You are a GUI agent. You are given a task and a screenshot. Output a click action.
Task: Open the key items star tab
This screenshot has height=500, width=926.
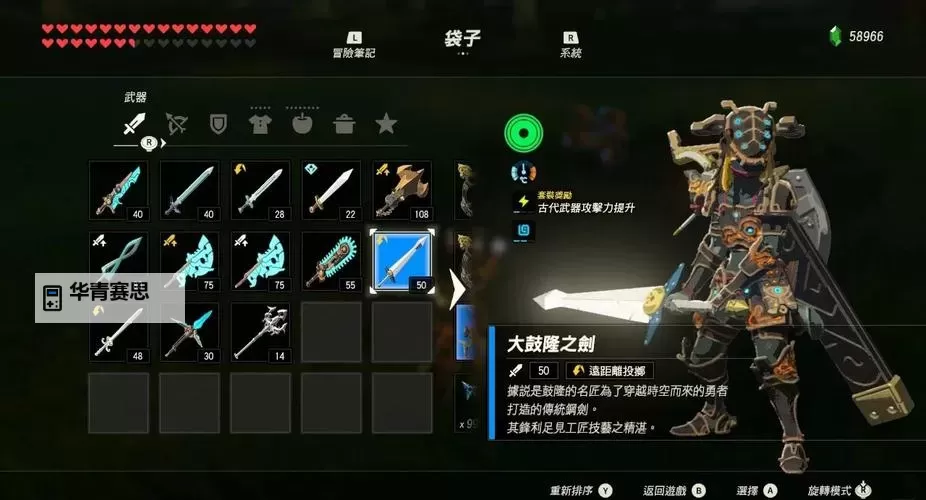point(386,124)
